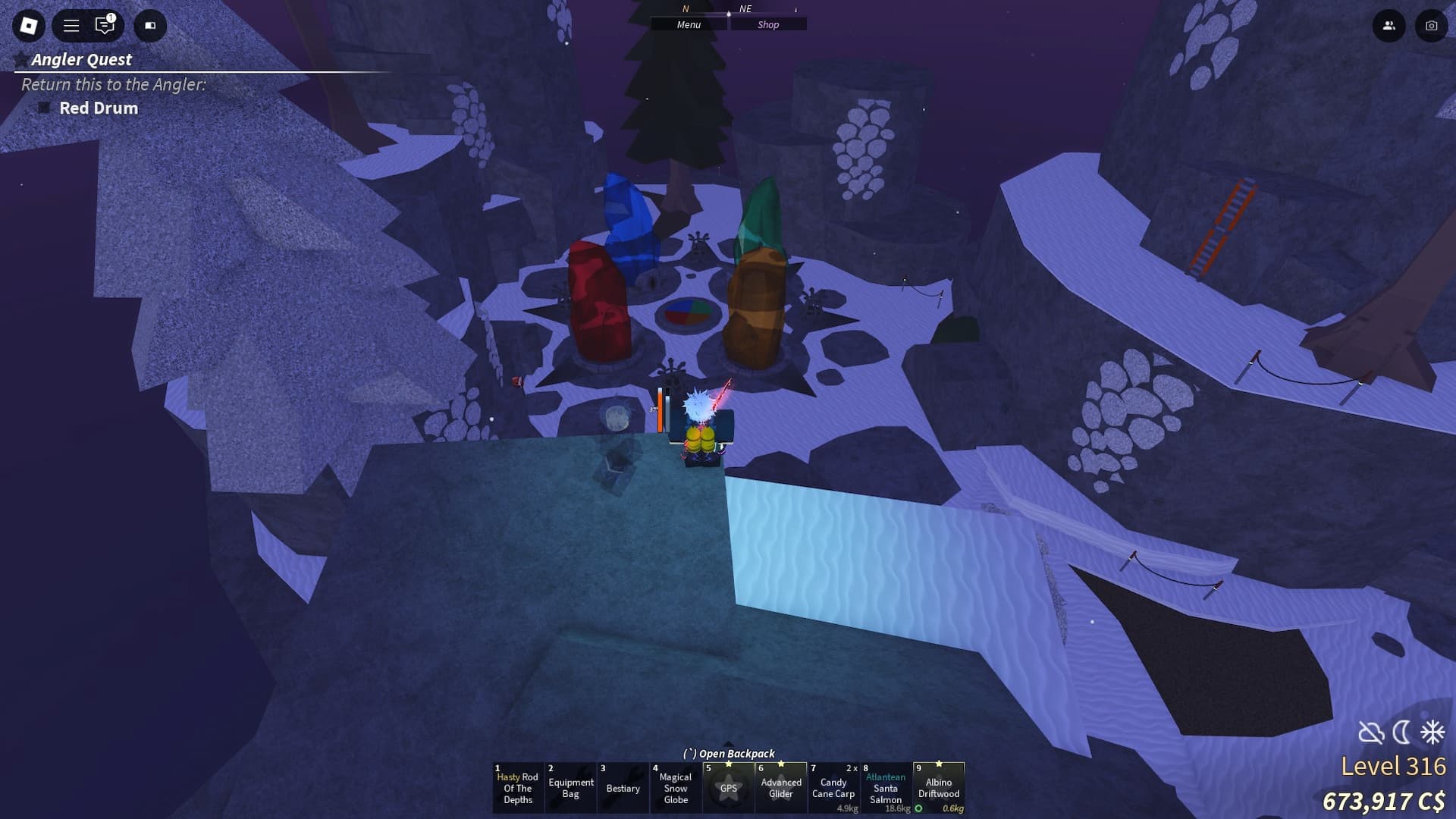Equip the Hasty Rod Of The Depths
The height and width of the screenshot is (819, 1456).
pos(518,788)
